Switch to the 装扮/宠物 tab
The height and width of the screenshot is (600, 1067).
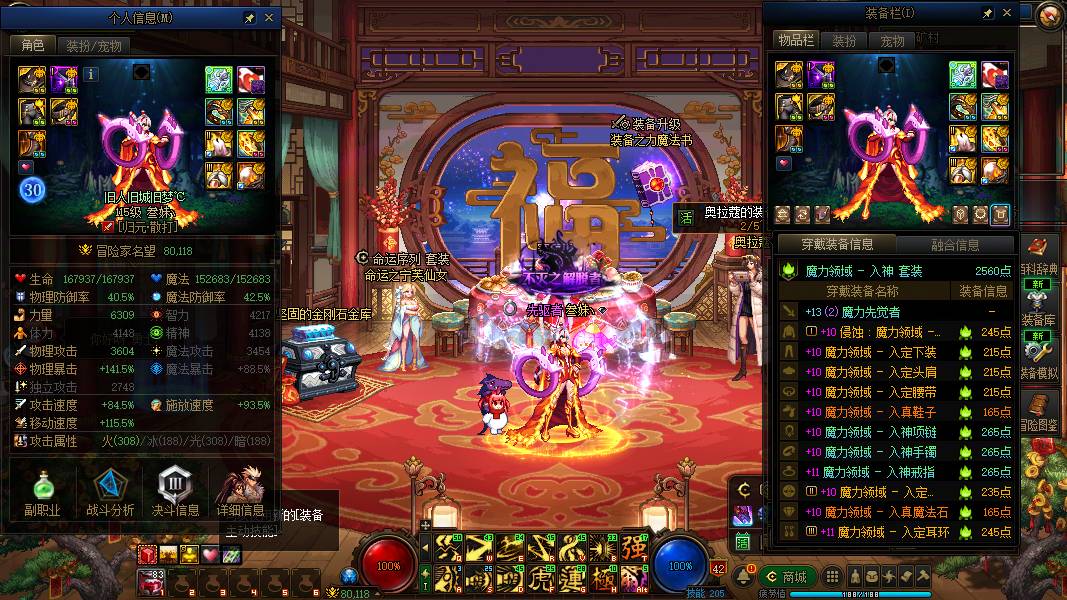click(94, 45)
